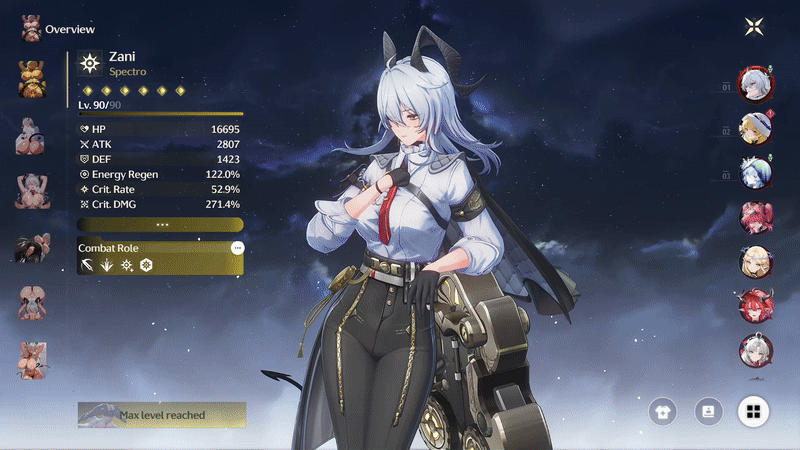The height and width of the screenshot is (450, 800).
Task: Close the character overview screen
Action: (754, 27)
